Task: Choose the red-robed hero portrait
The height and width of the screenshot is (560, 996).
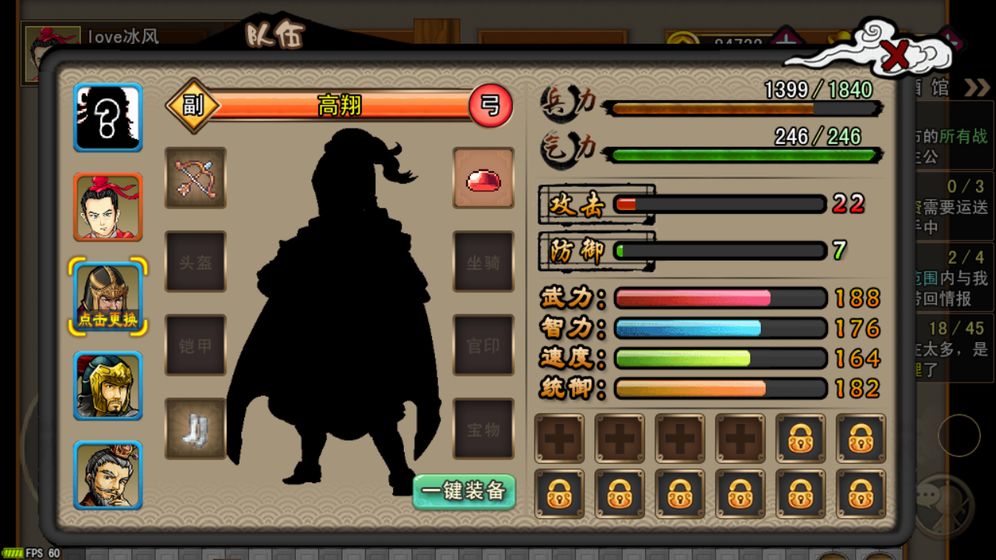Action: pyautogui.click(x=108, y=207)
